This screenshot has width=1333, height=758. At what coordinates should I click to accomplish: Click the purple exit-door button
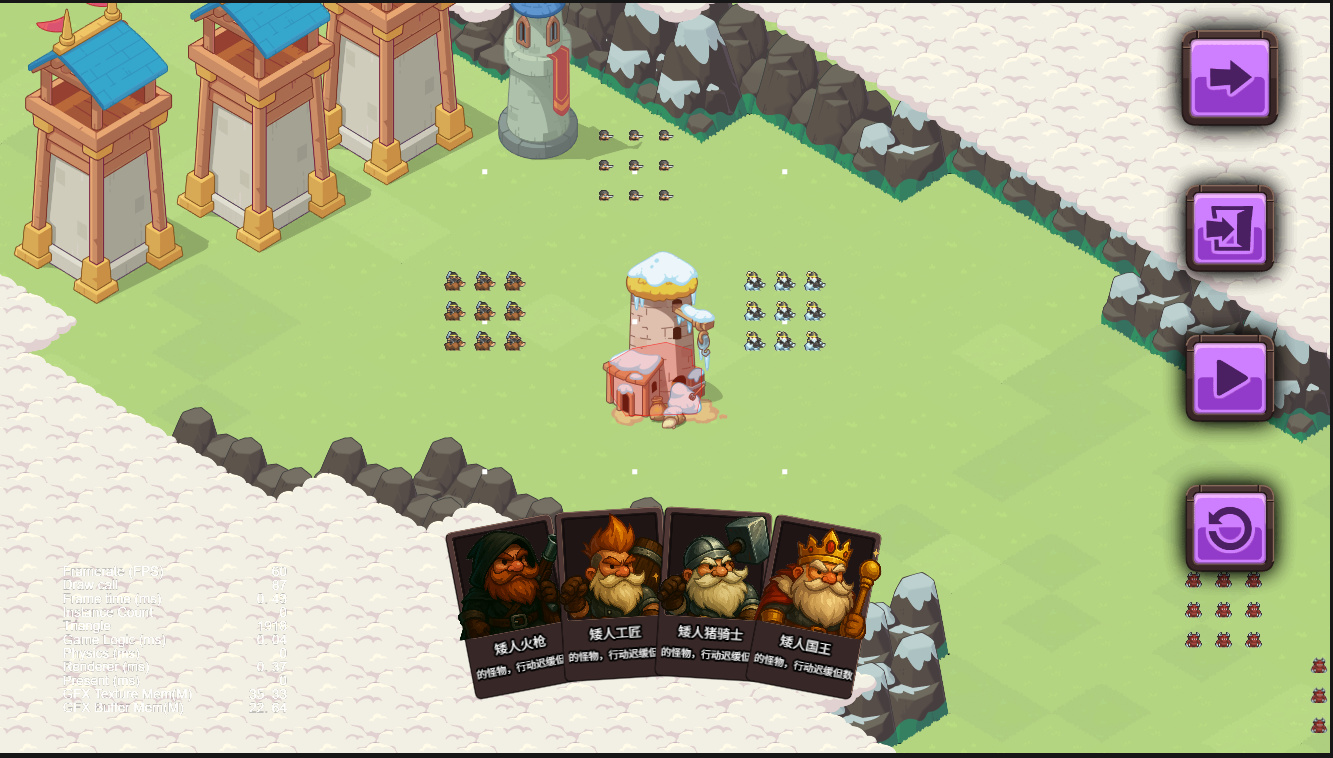(1229, 228)
